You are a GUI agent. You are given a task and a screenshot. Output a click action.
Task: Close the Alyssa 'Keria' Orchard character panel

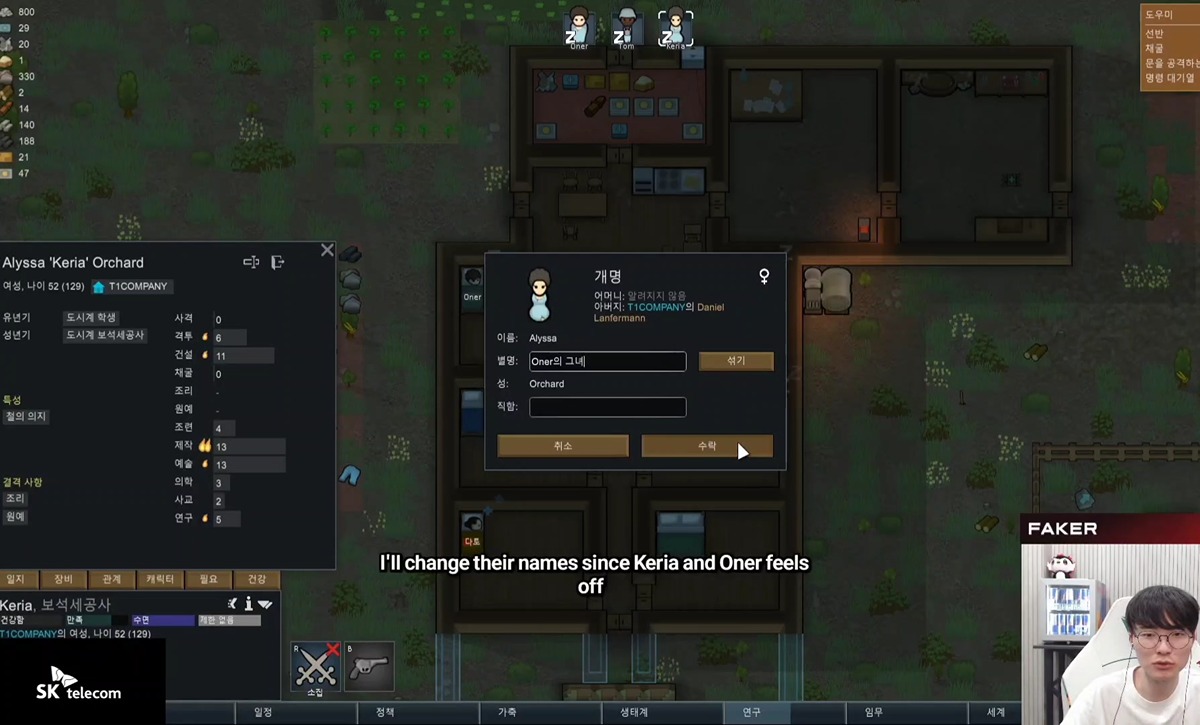(x=327, y=250)
